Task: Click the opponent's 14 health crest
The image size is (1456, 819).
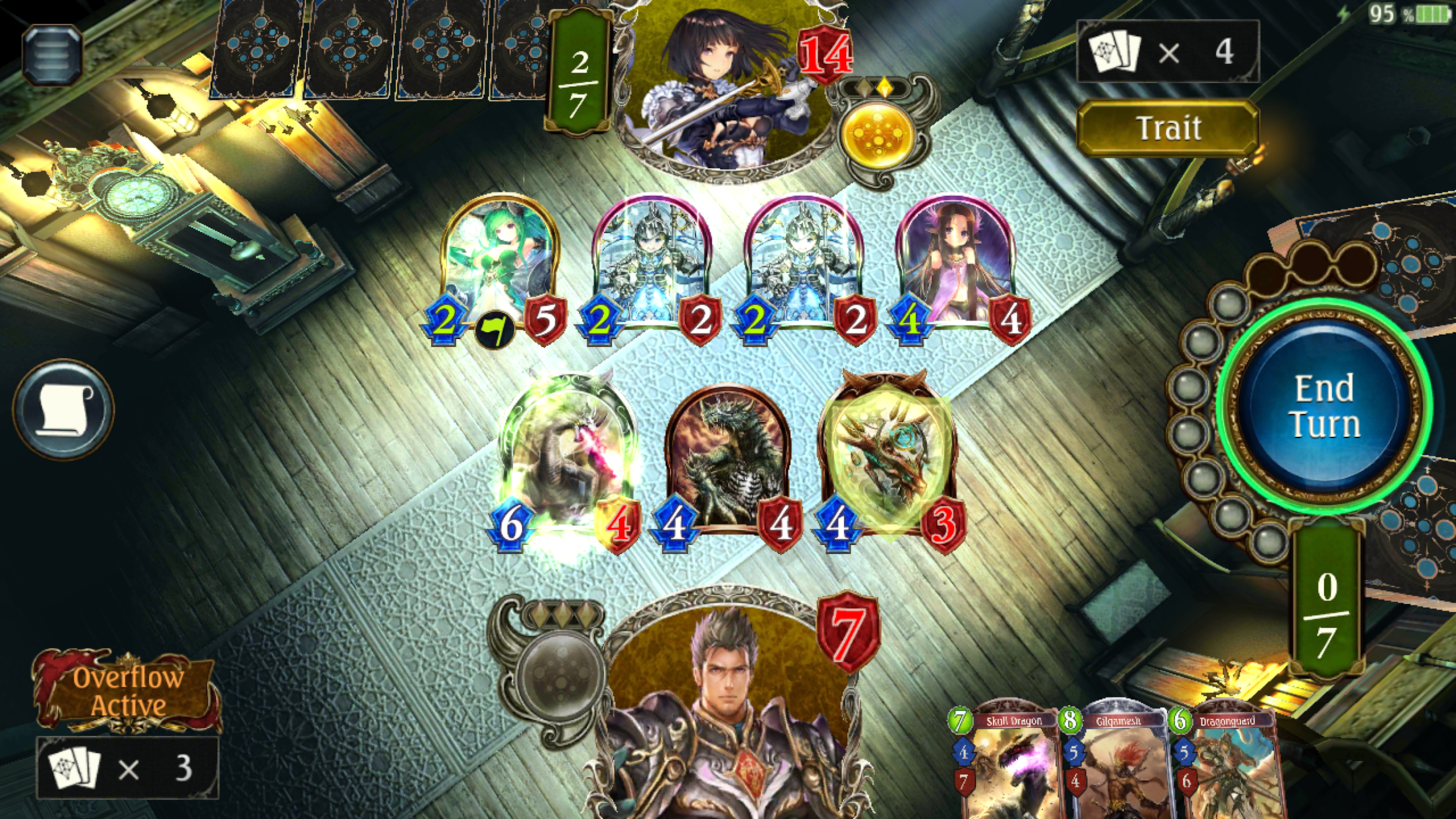Action: click(x=826, y=51)
